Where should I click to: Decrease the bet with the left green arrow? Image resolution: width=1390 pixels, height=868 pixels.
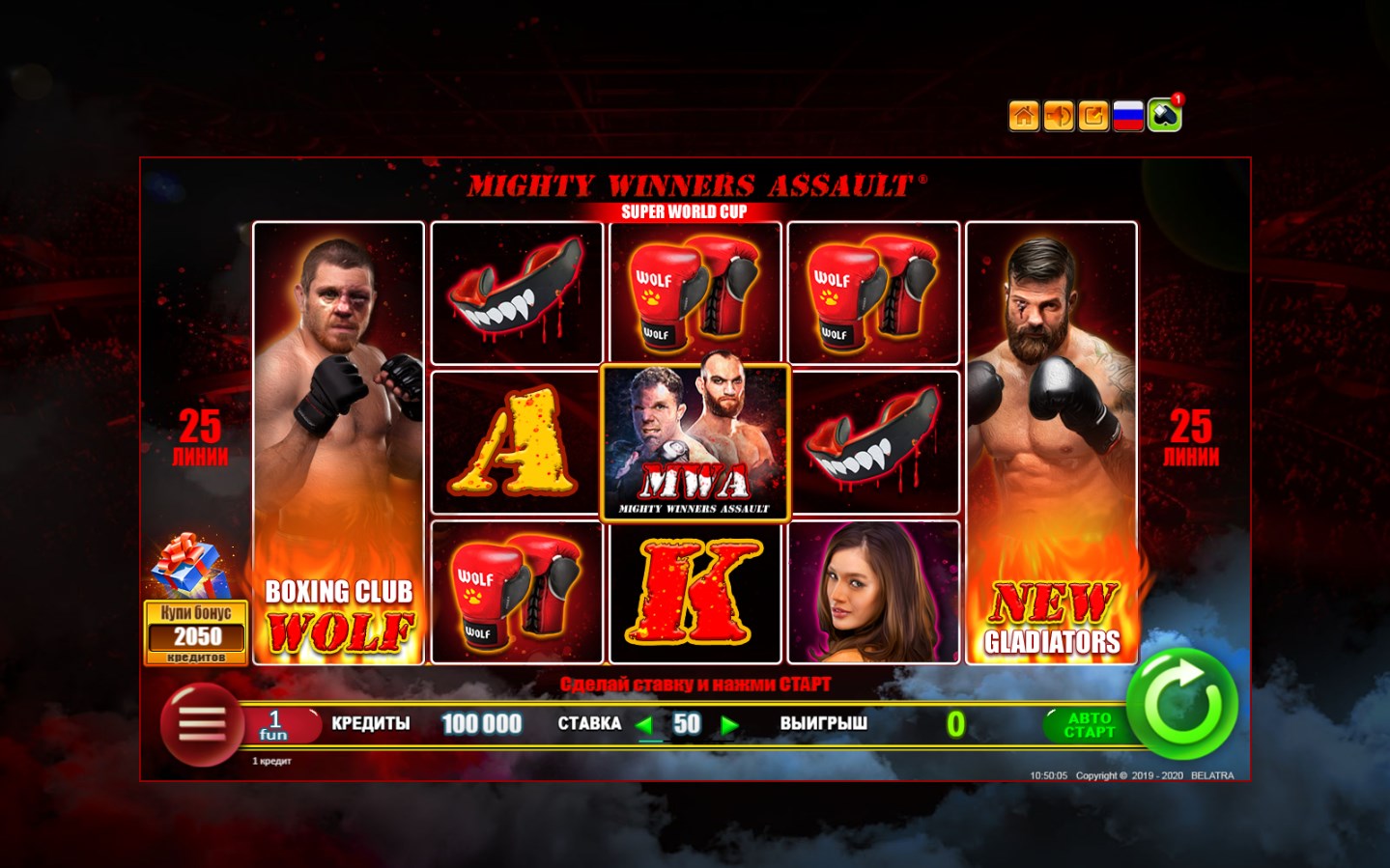point(645,725)
